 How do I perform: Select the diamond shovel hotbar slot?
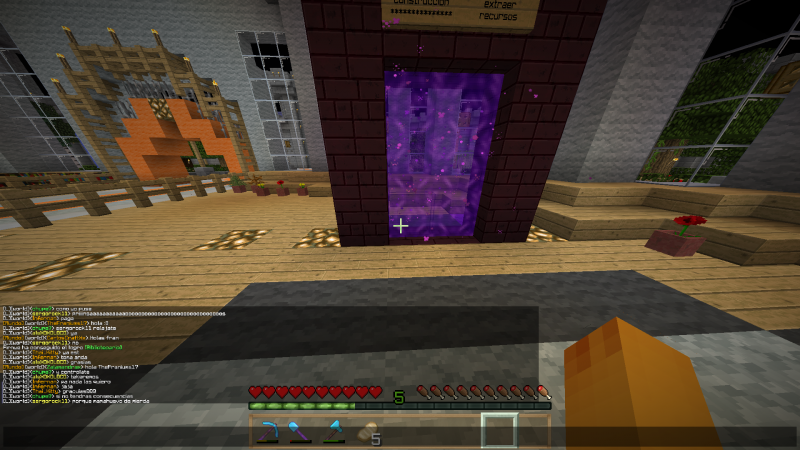click(298, 432)
